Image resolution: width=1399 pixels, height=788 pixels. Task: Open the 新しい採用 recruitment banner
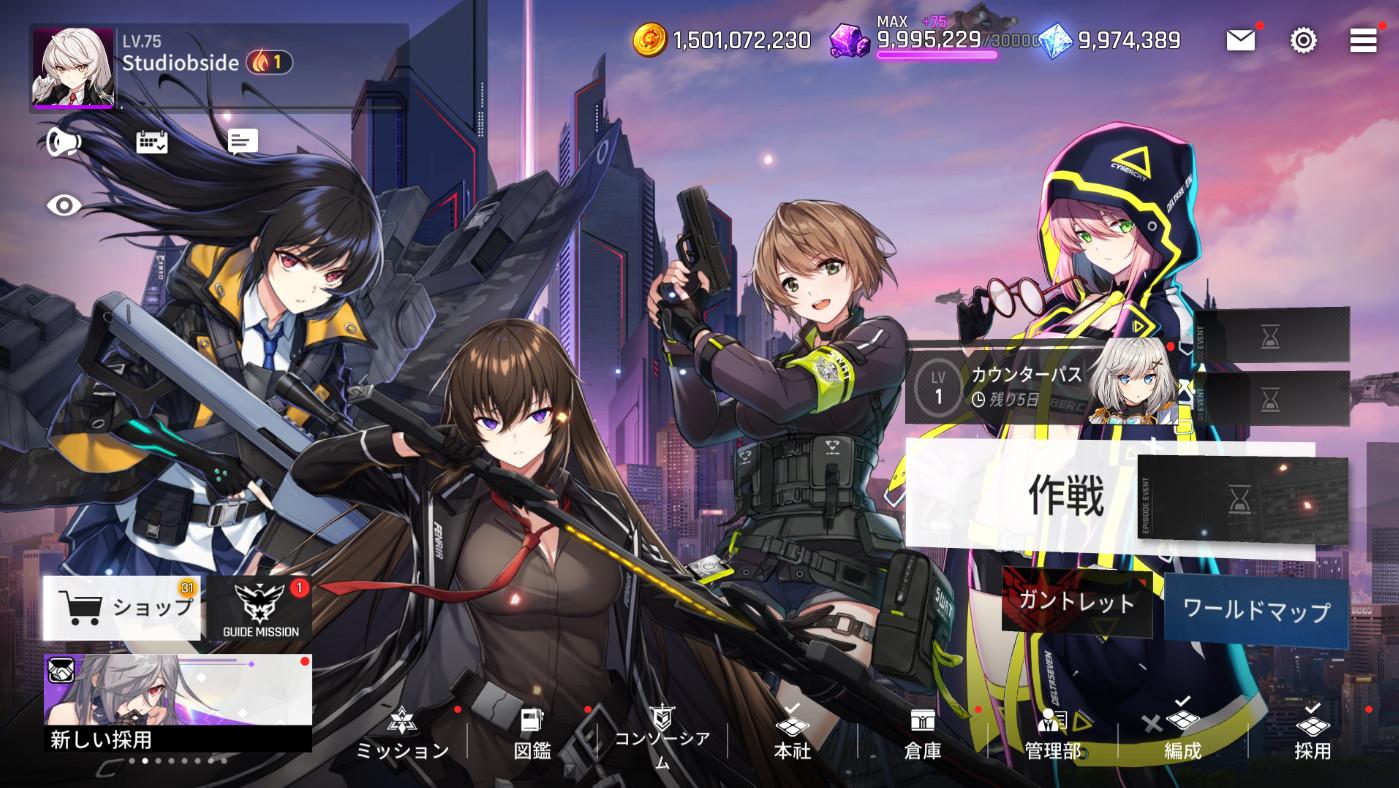177,700
